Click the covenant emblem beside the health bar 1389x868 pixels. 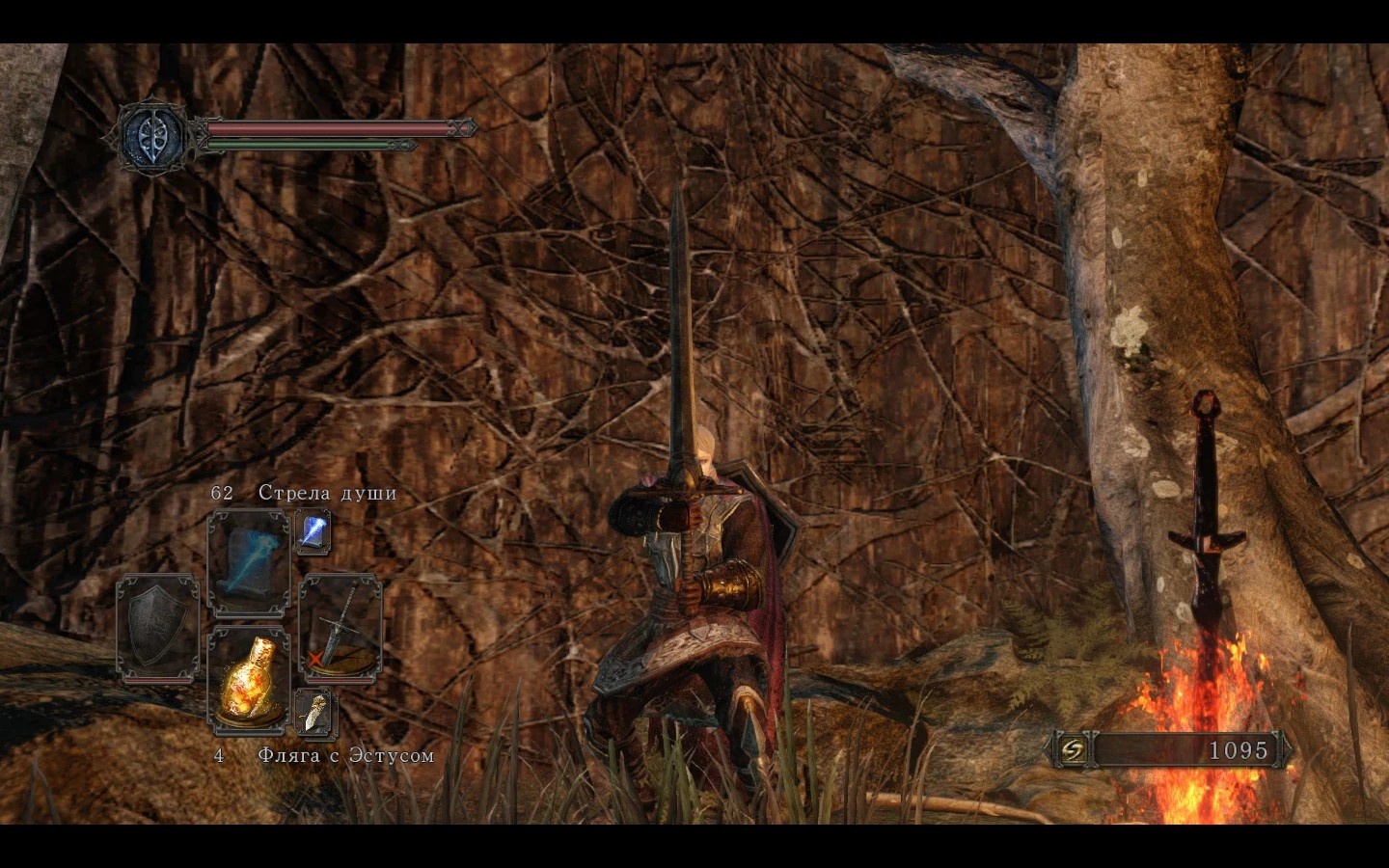point(156,132)
